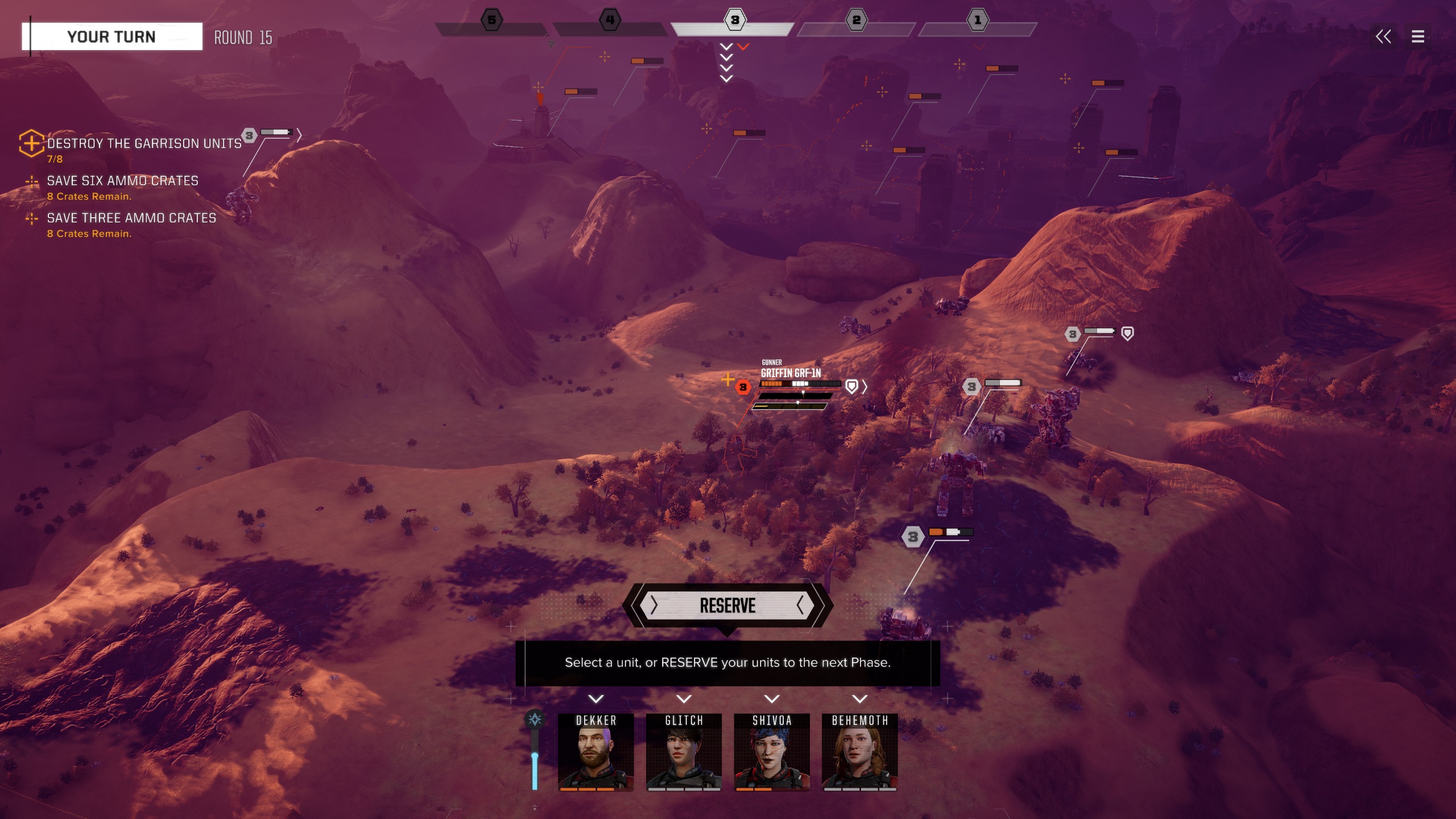Pick Behemoth's pilot portrait

(859, 752)
